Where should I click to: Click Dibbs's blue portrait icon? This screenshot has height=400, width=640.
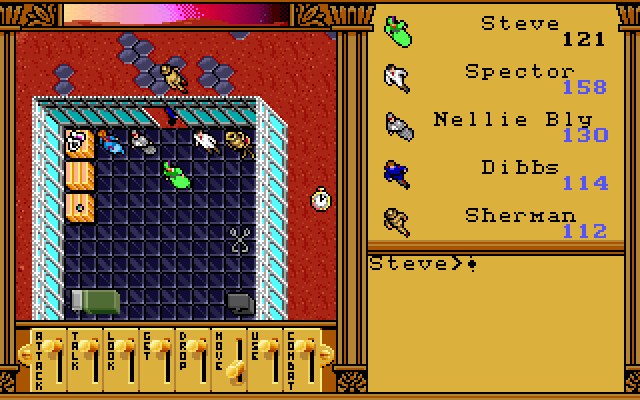(397, 173)
